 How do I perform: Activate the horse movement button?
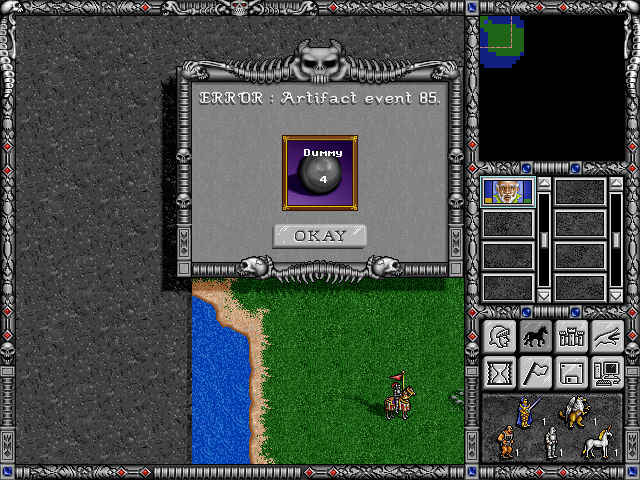coord(535,337)
